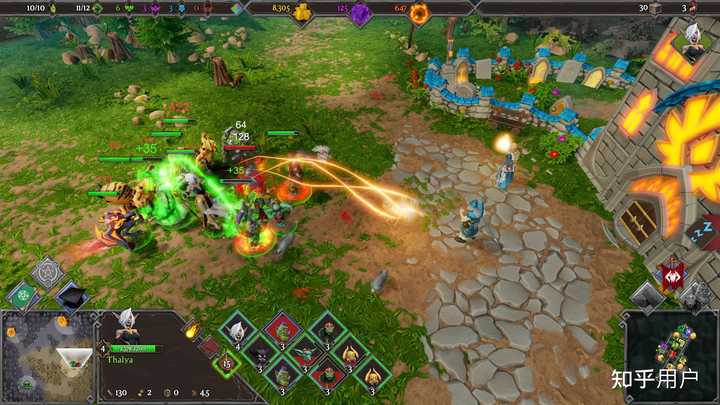
Task: Click the hero portrait in the top-right corner
Action: [693, 39]
